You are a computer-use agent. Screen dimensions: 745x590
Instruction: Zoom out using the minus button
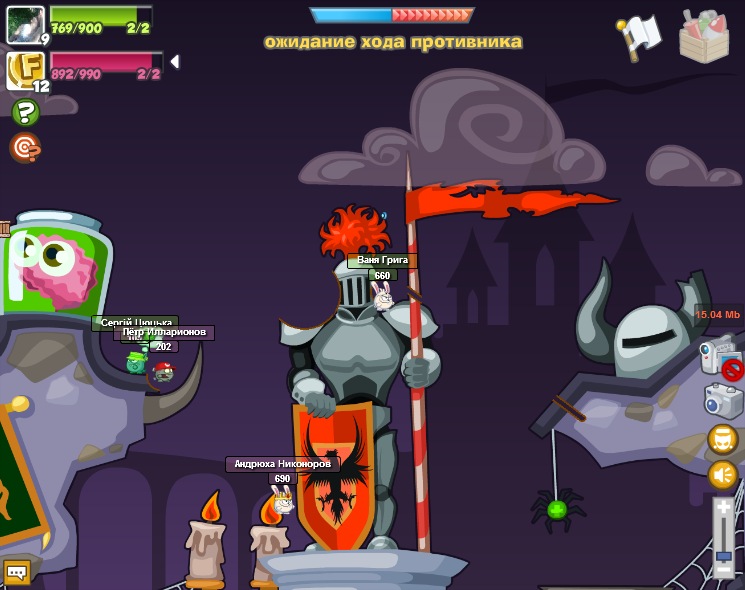click(724, 571)
